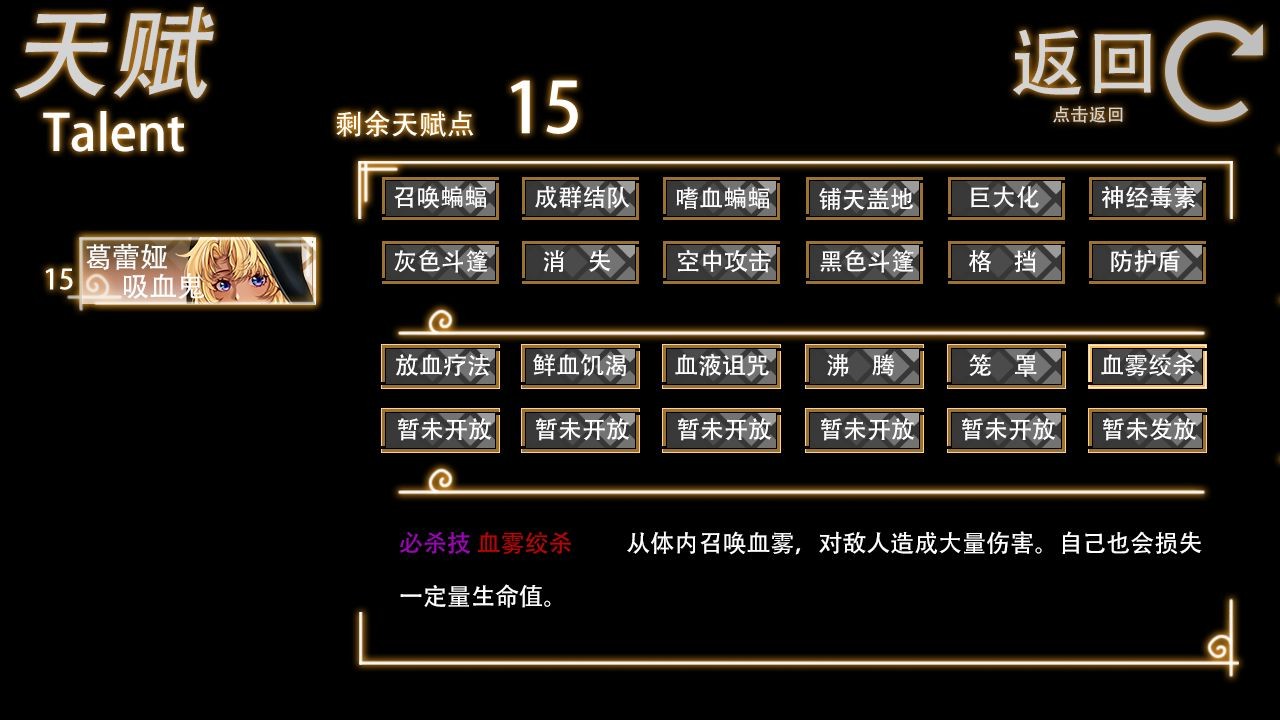
Task: Activate the 沸腾 skill
Action: [x=863, y=366]
